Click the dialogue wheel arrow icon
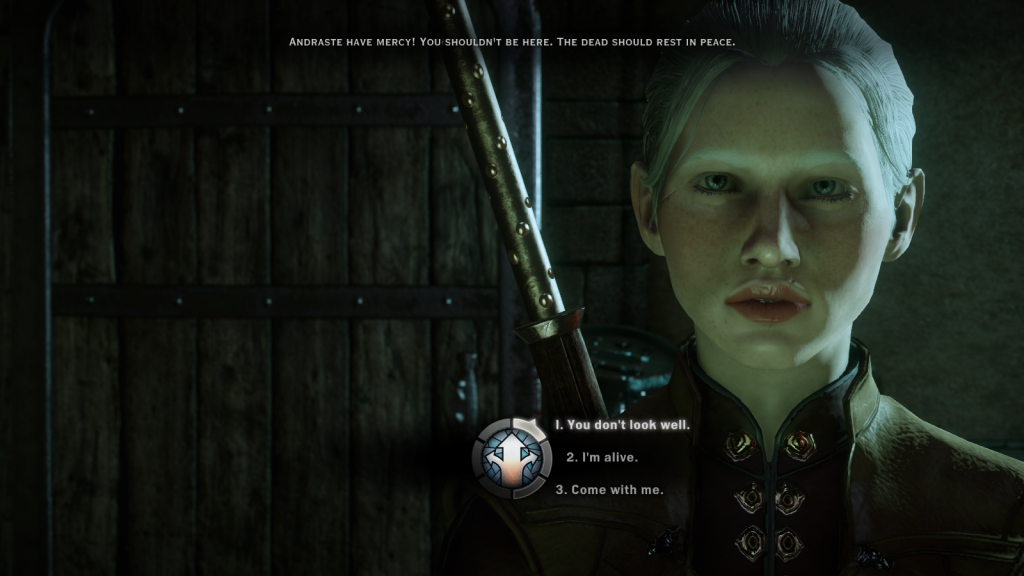The width and height of the screenshot is (1024, 576). point(511,458)
